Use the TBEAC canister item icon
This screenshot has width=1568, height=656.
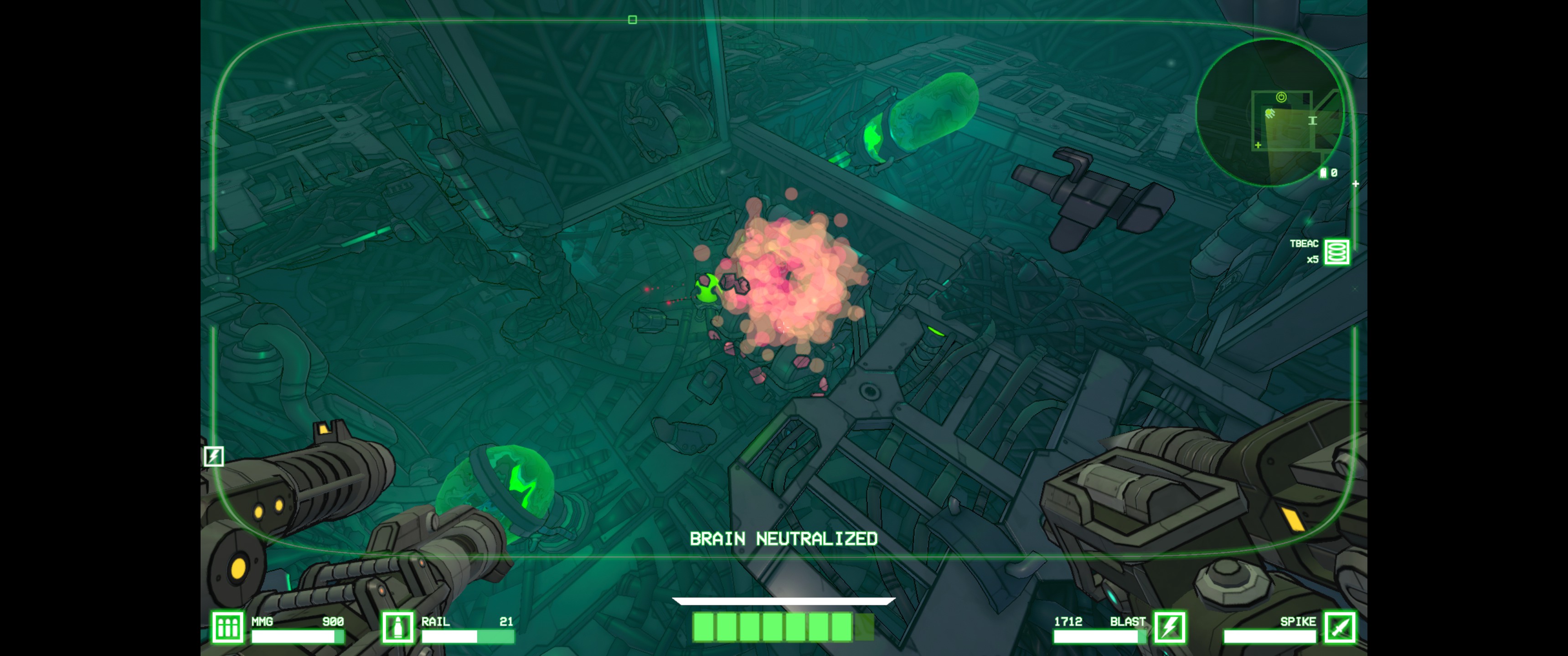click(x=1337, y=251)
